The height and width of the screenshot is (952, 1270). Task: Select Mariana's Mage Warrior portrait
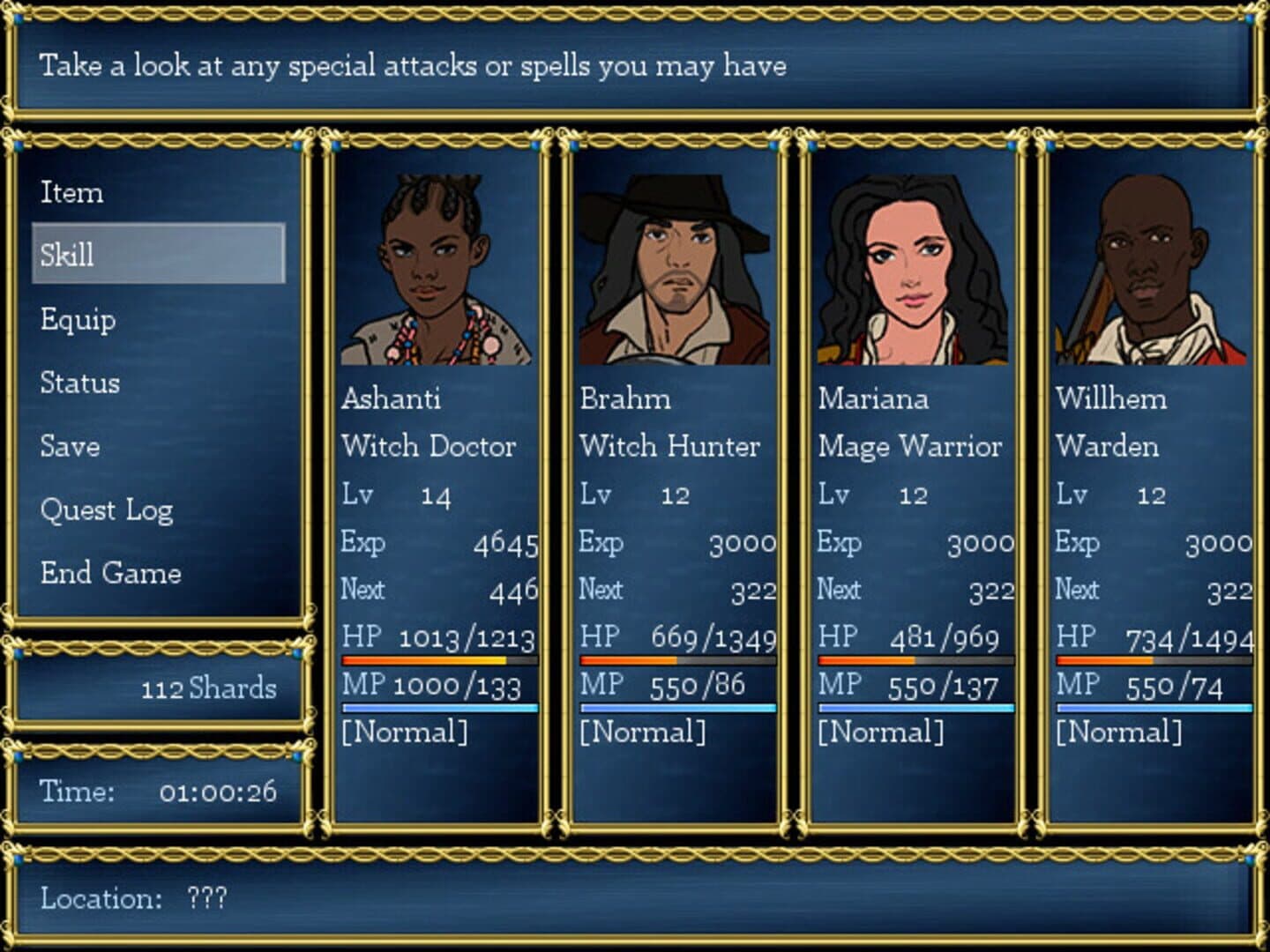pos(910,264)
